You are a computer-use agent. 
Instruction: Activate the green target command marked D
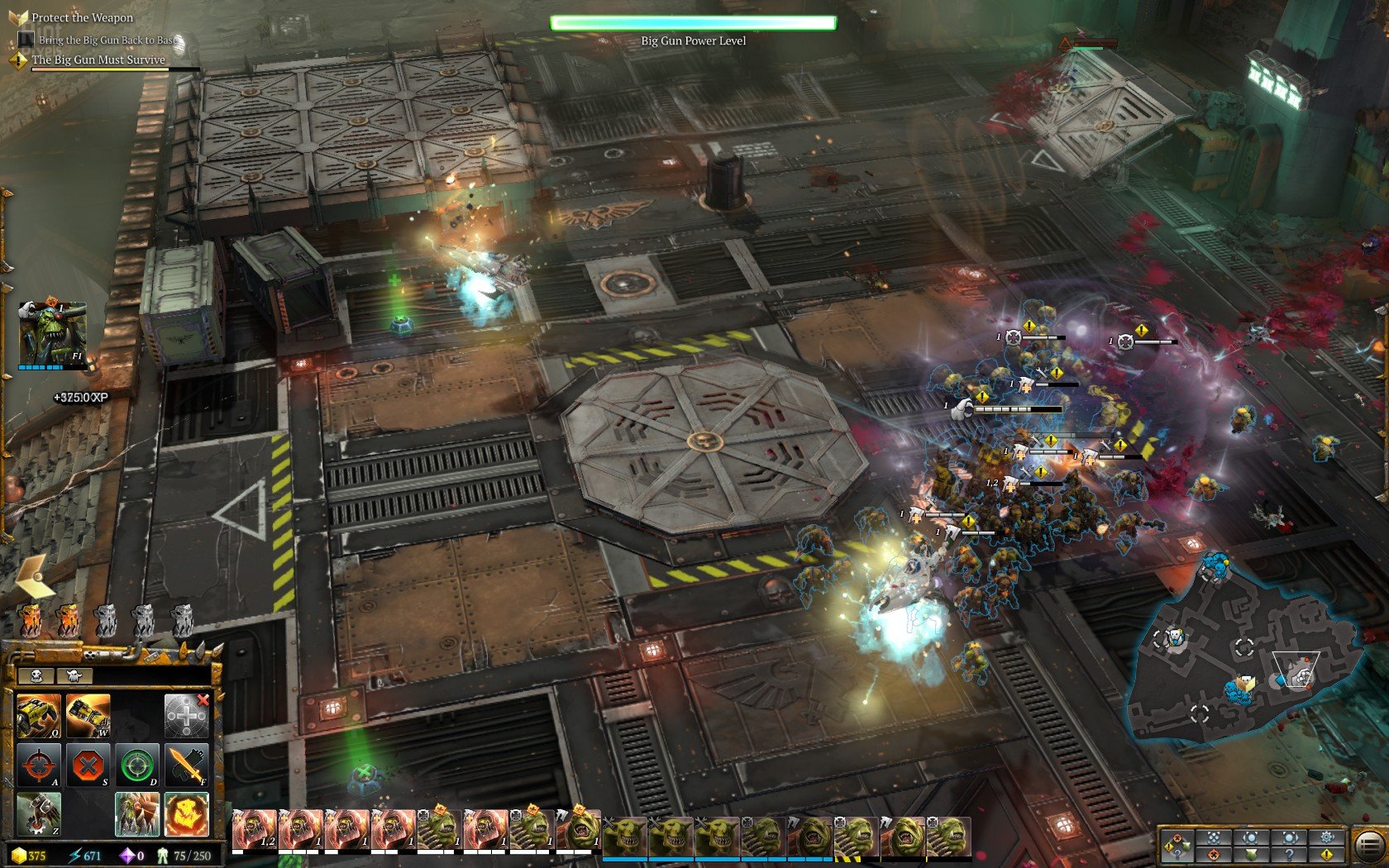136,765
